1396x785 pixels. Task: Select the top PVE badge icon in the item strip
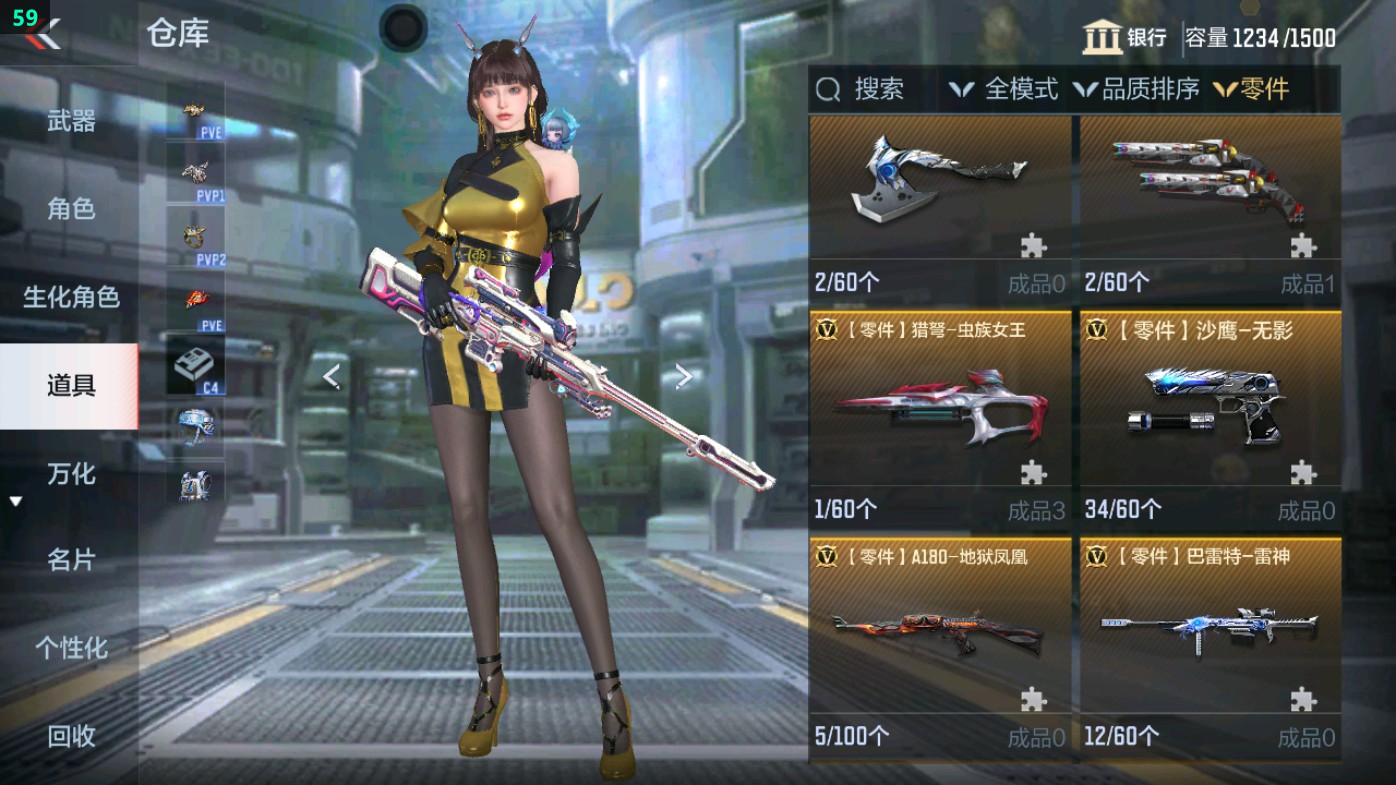196,108
